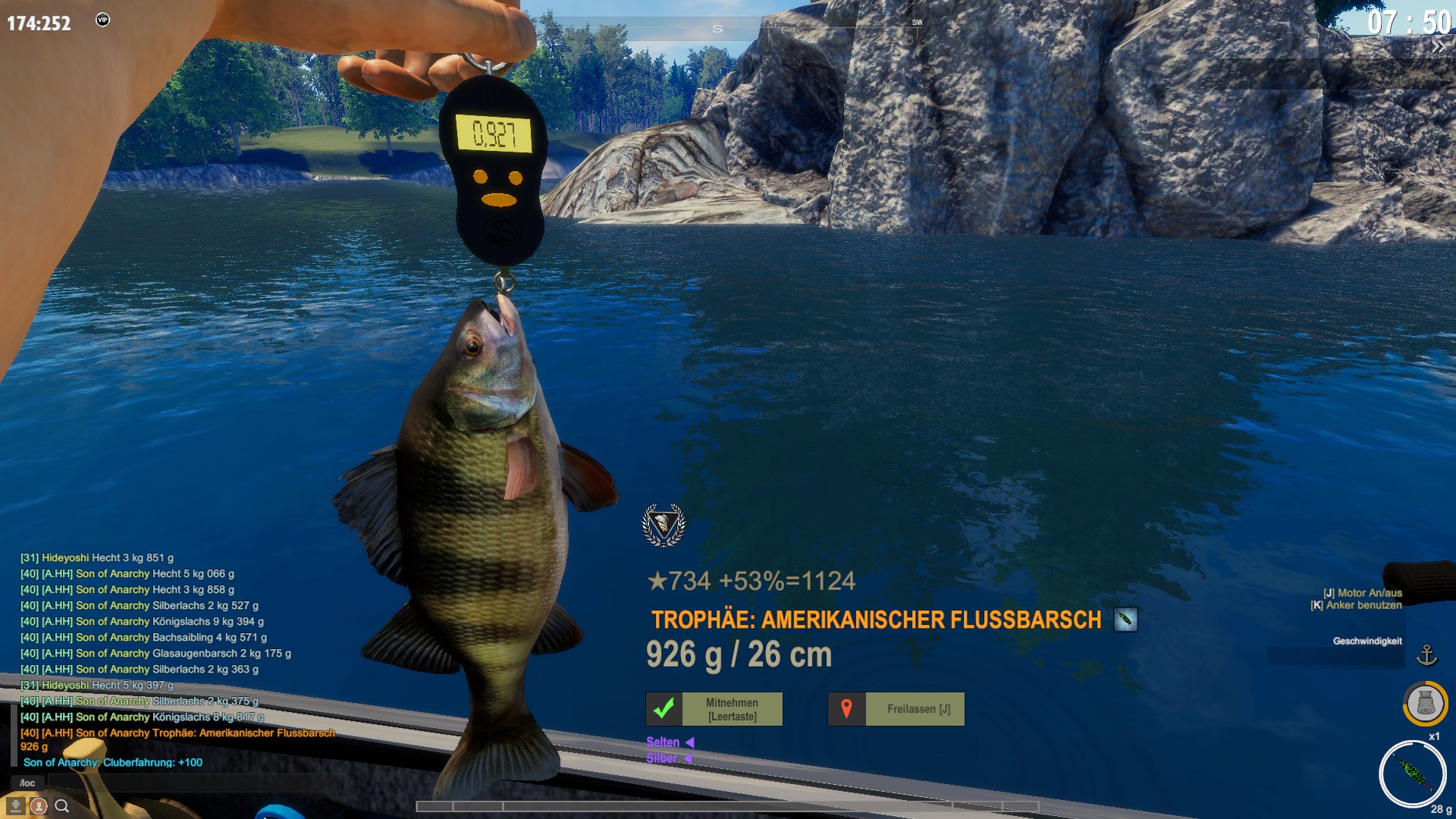This screenshot has width=1456, height=819.
Task: Click the double-arrow time skip icon
Action: [1438, 47]
